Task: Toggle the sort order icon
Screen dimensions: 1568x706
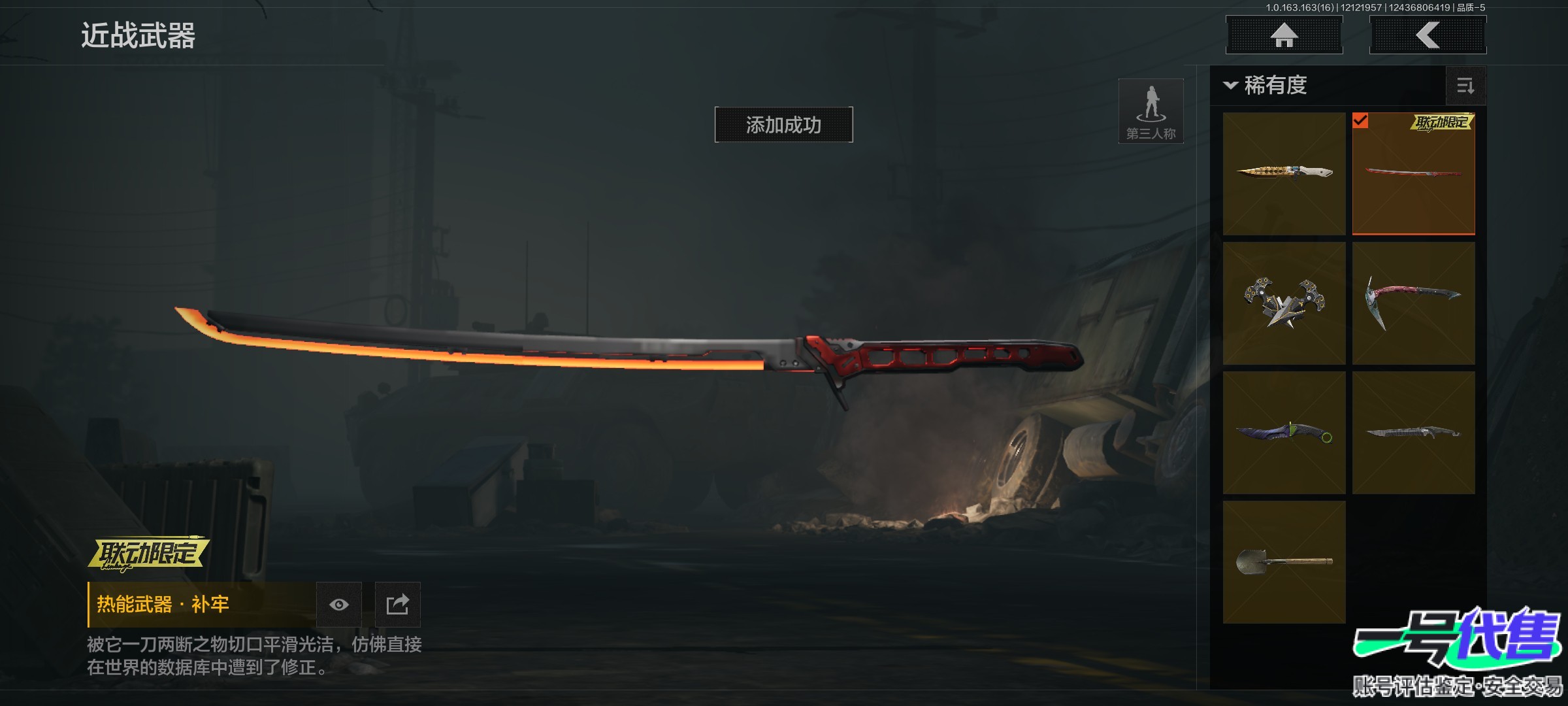Action: [1465, 86]
